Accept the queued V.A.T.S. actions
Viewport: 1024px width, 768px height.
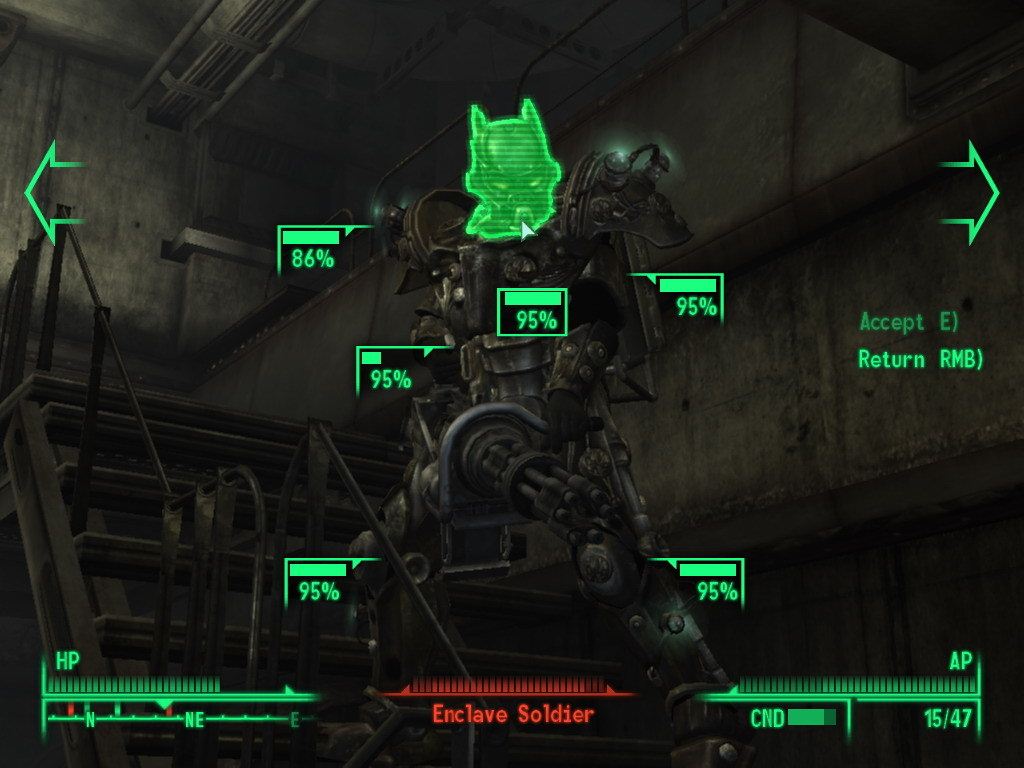[908, 322]
